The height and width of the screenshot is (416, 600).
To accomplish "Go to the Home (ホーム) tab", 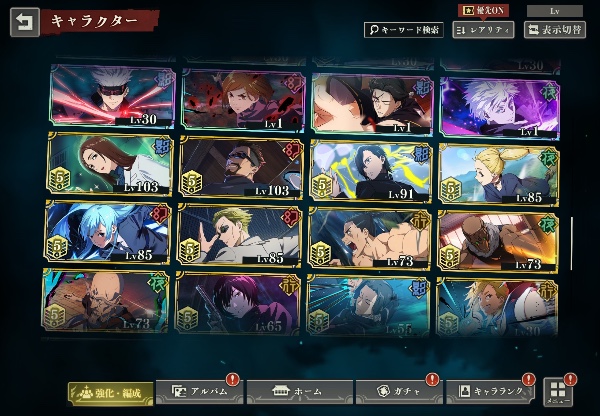I will tap(289, 391).
